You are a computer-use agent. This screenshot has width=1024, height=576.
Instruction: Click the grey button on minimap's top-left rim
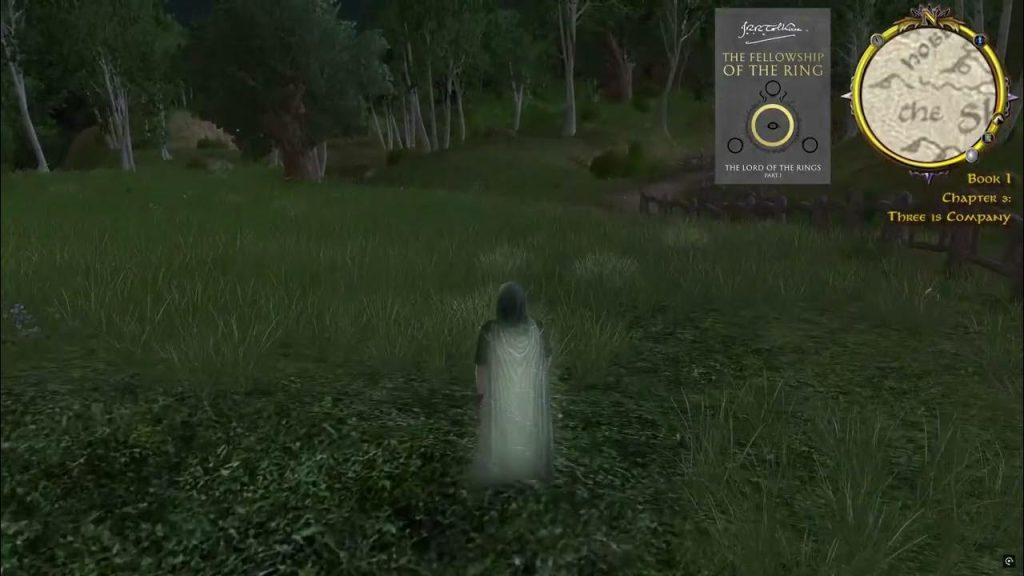[x=877, y=40]
